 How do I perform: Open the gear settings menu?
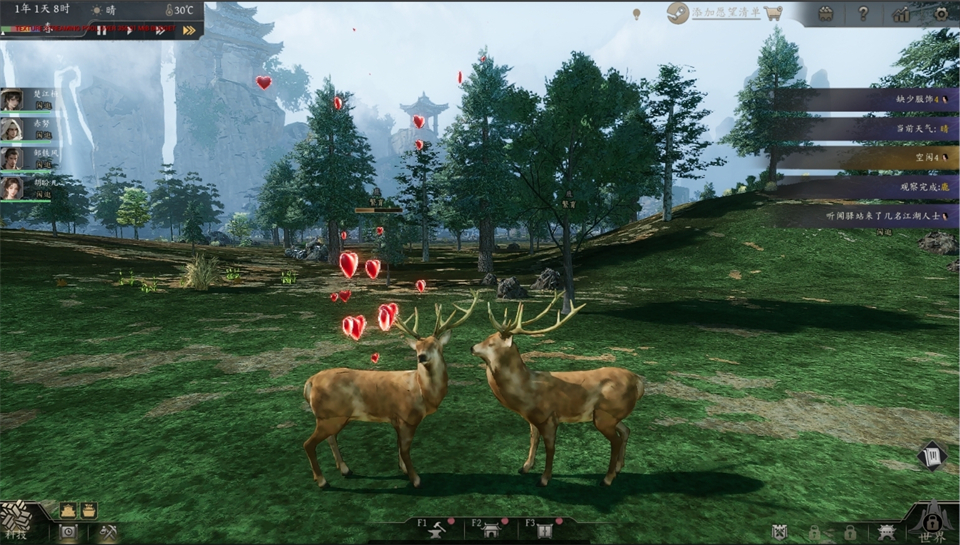point(940,14)
